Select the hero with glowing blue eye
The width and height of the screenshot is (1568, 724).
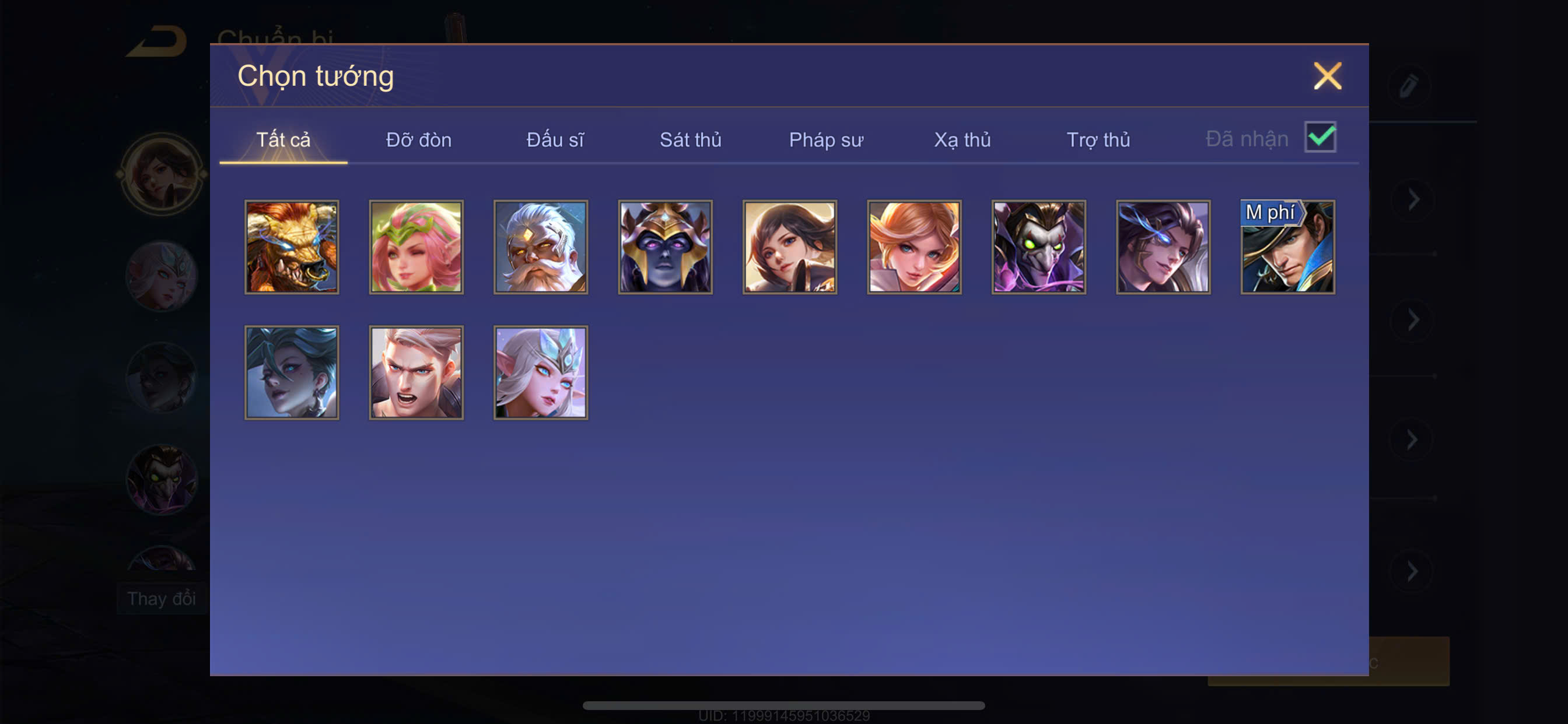pyautogui.click(x=1163, y=247)
